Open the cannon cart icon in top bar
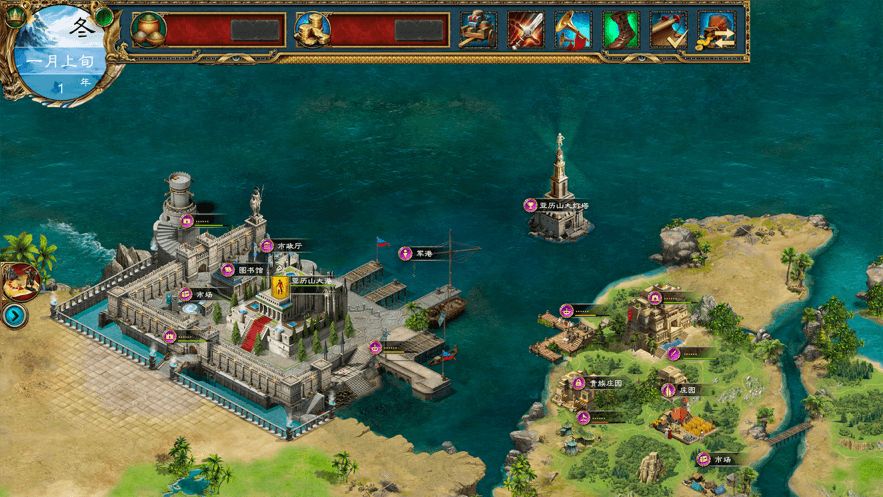Viewport: 883px width, 497px height. coord(477,30)
